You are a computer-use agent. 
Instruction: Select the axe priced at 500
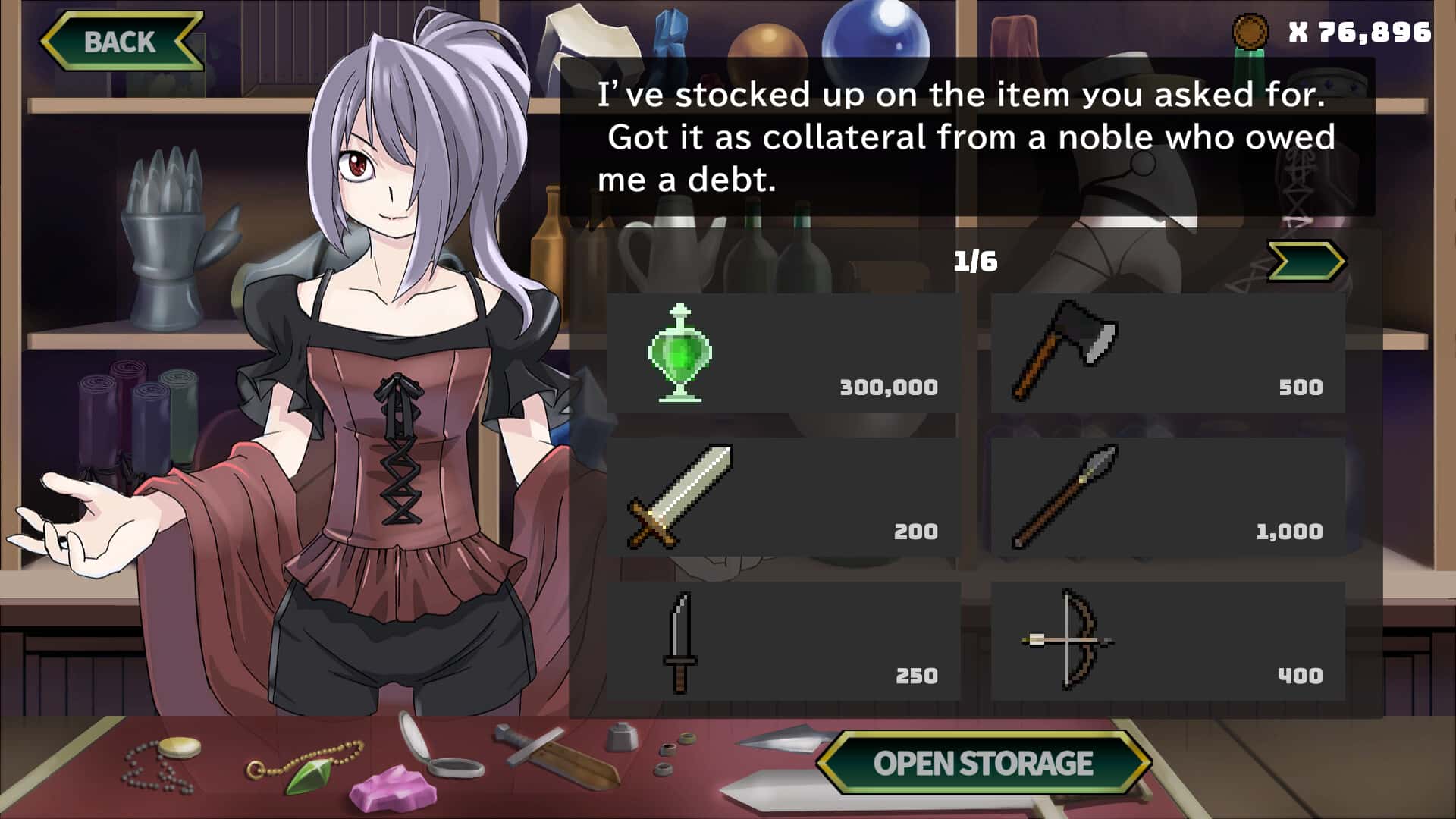pos(1168,353)
